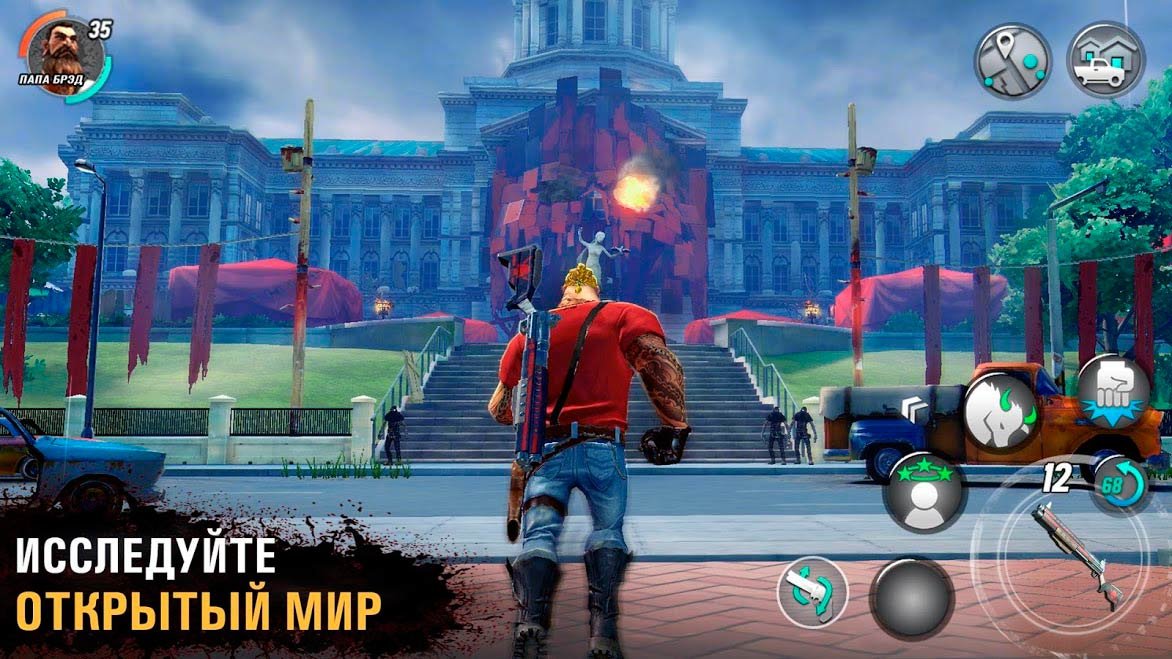
Task: Open the map with the location pin icon
Action: click(1013, 60)
